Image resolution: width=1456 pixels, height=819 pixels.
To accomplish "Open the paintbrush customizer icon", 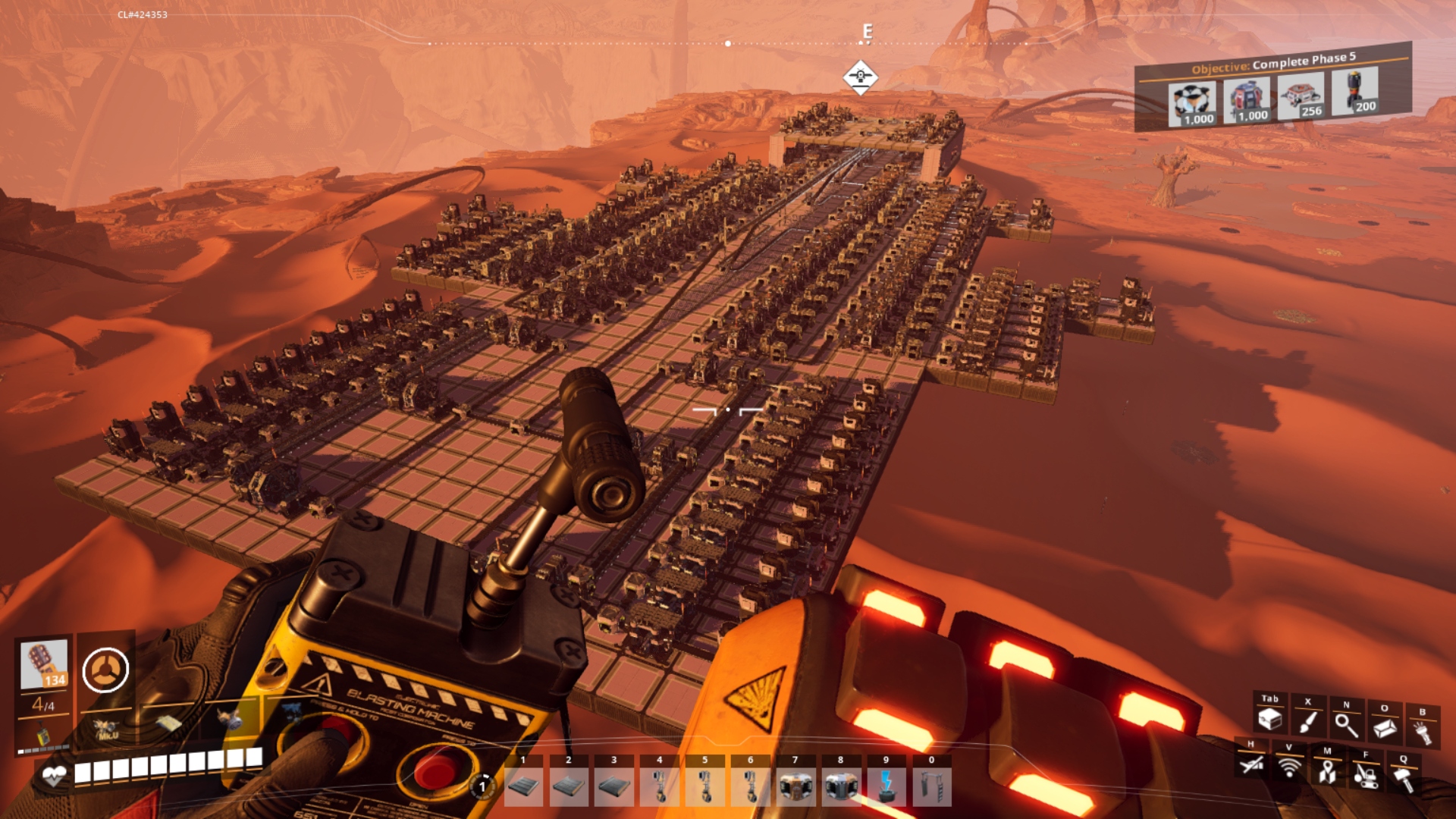I will [1307, 721].
